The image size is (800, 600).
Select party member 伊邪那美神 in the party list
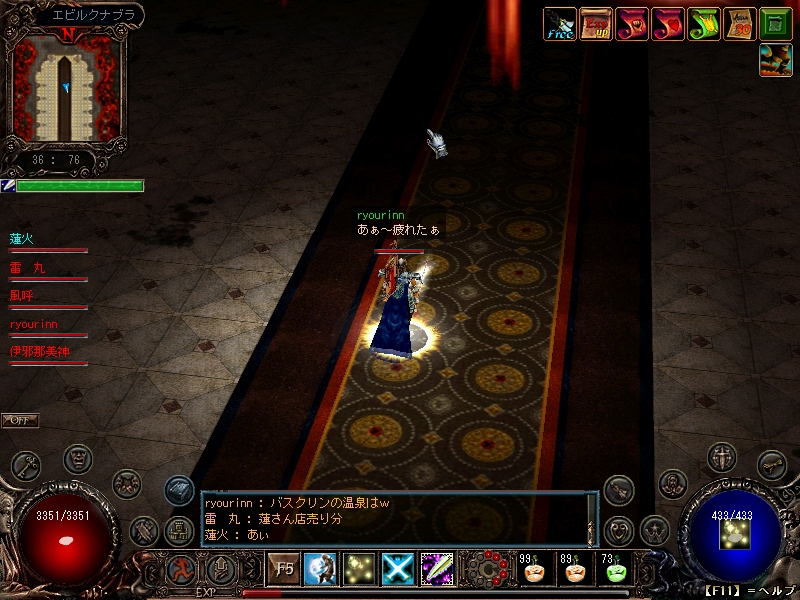point(41,352)
